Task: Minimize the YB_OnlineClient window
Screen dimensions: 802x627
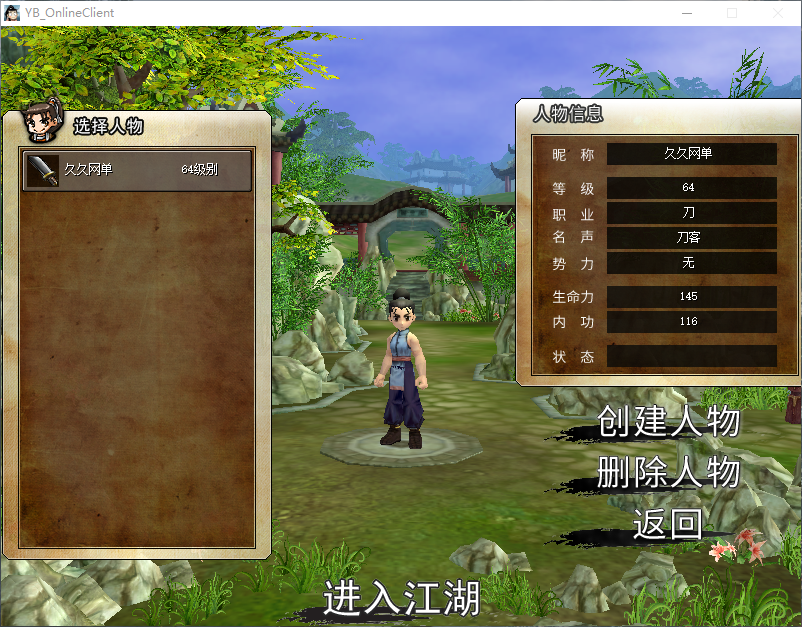Action: pyautogui.click(x=687, y=13)
